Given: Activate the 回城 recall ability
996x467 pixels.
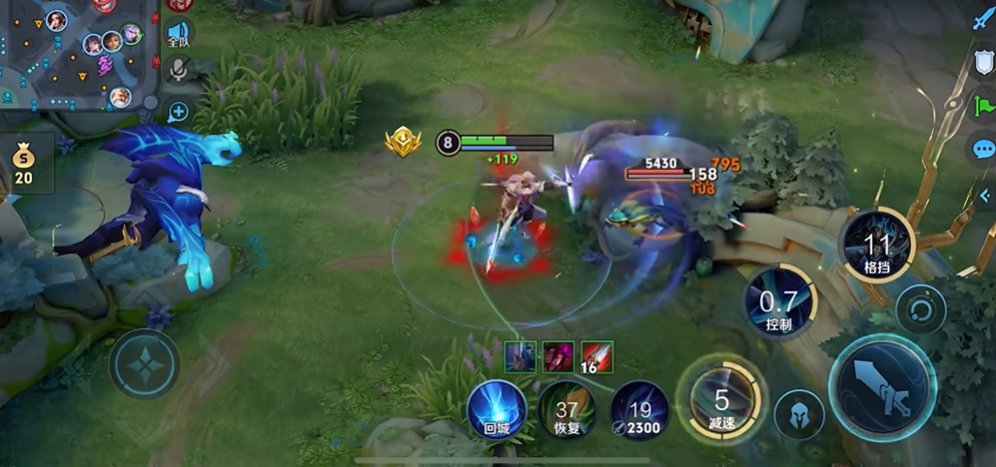Looking at the screenshot, I should click(497, 410).
